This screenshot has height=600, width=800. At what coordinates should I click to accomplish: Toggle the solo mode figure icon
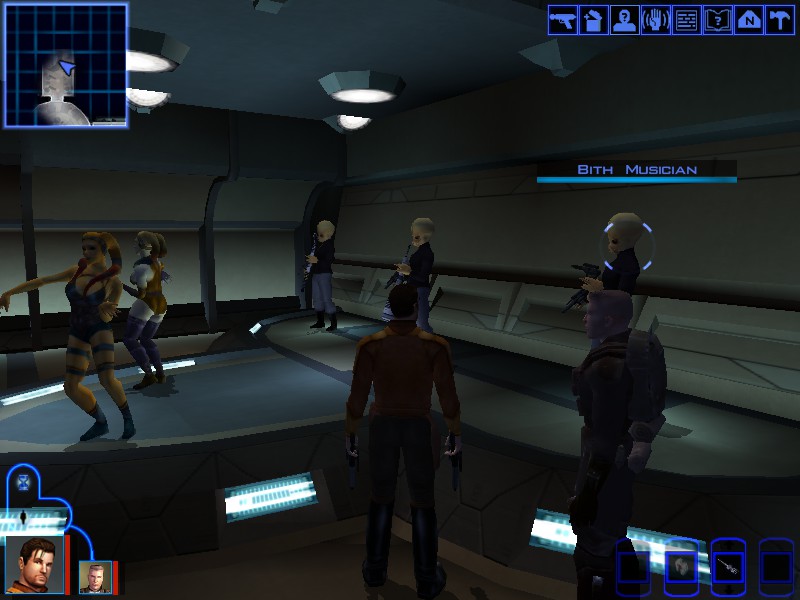pos(22,517)
